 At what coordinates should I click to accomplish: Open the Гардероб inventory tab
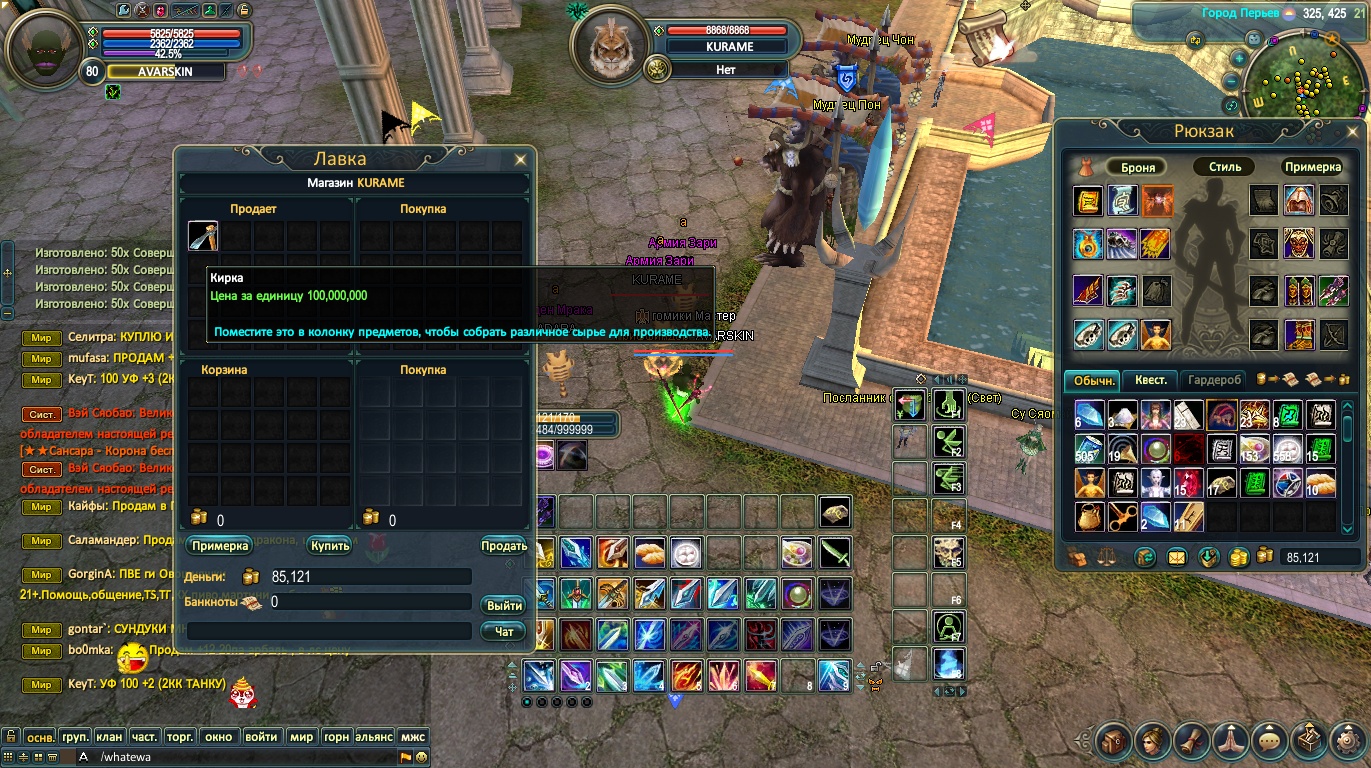pos(1215,380)
